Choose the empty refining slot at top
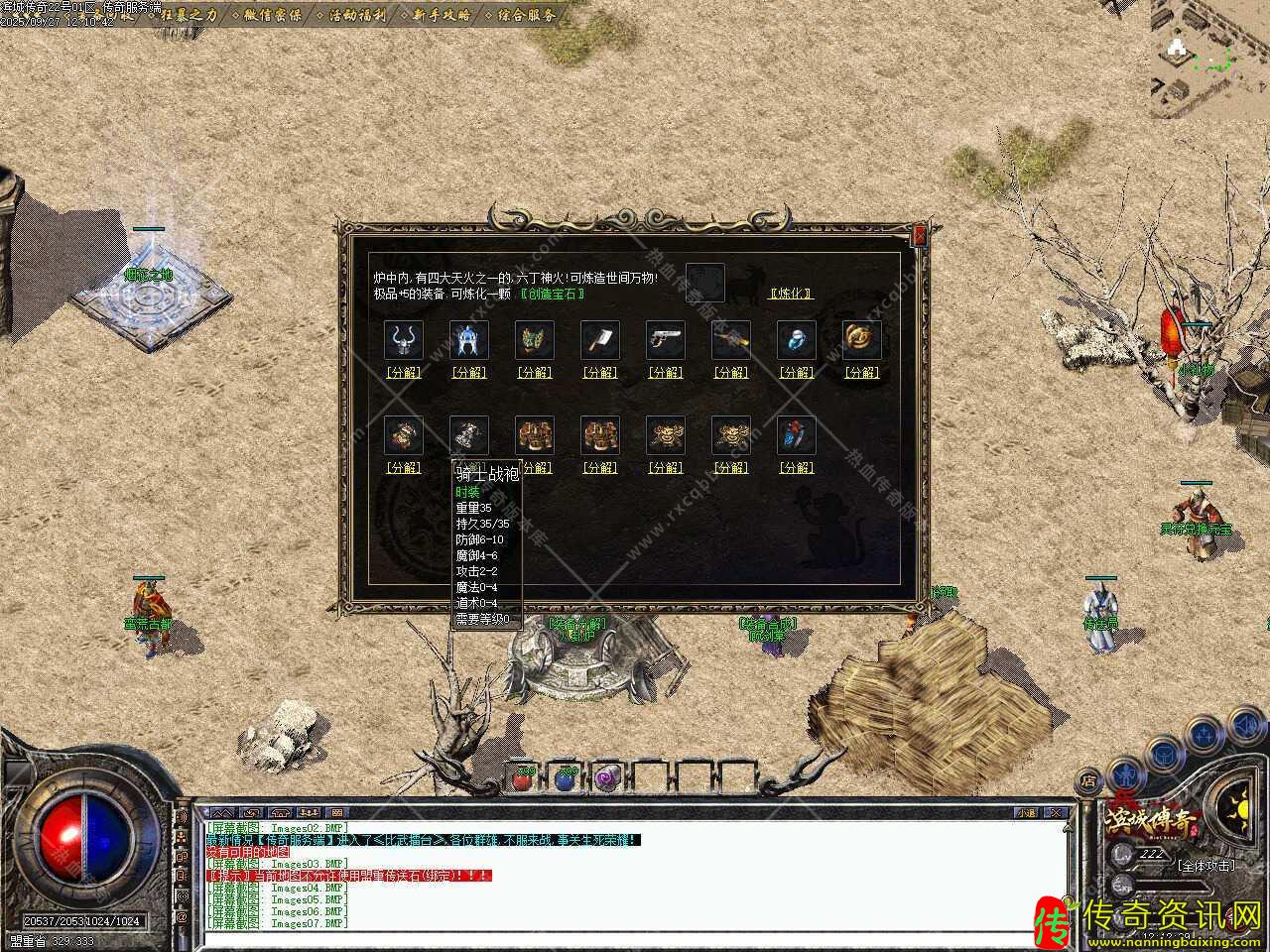 704,283
